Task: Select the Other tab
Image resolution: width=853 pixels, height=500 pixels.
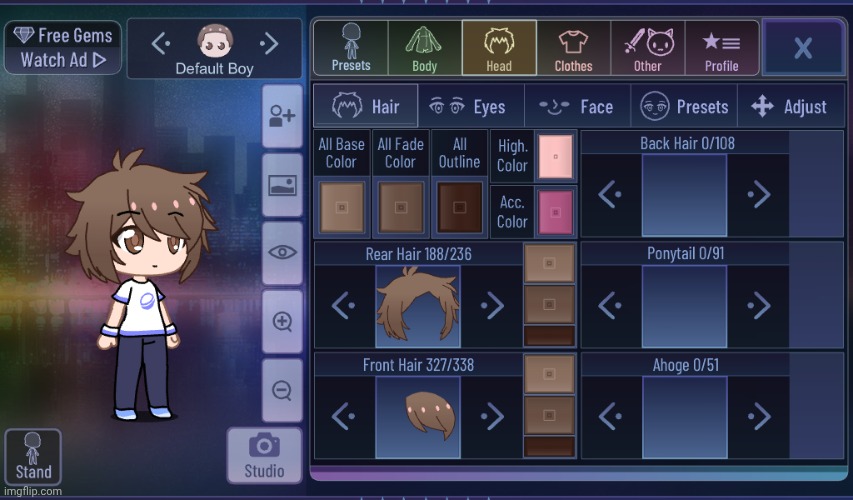Action: click(647, 47)
